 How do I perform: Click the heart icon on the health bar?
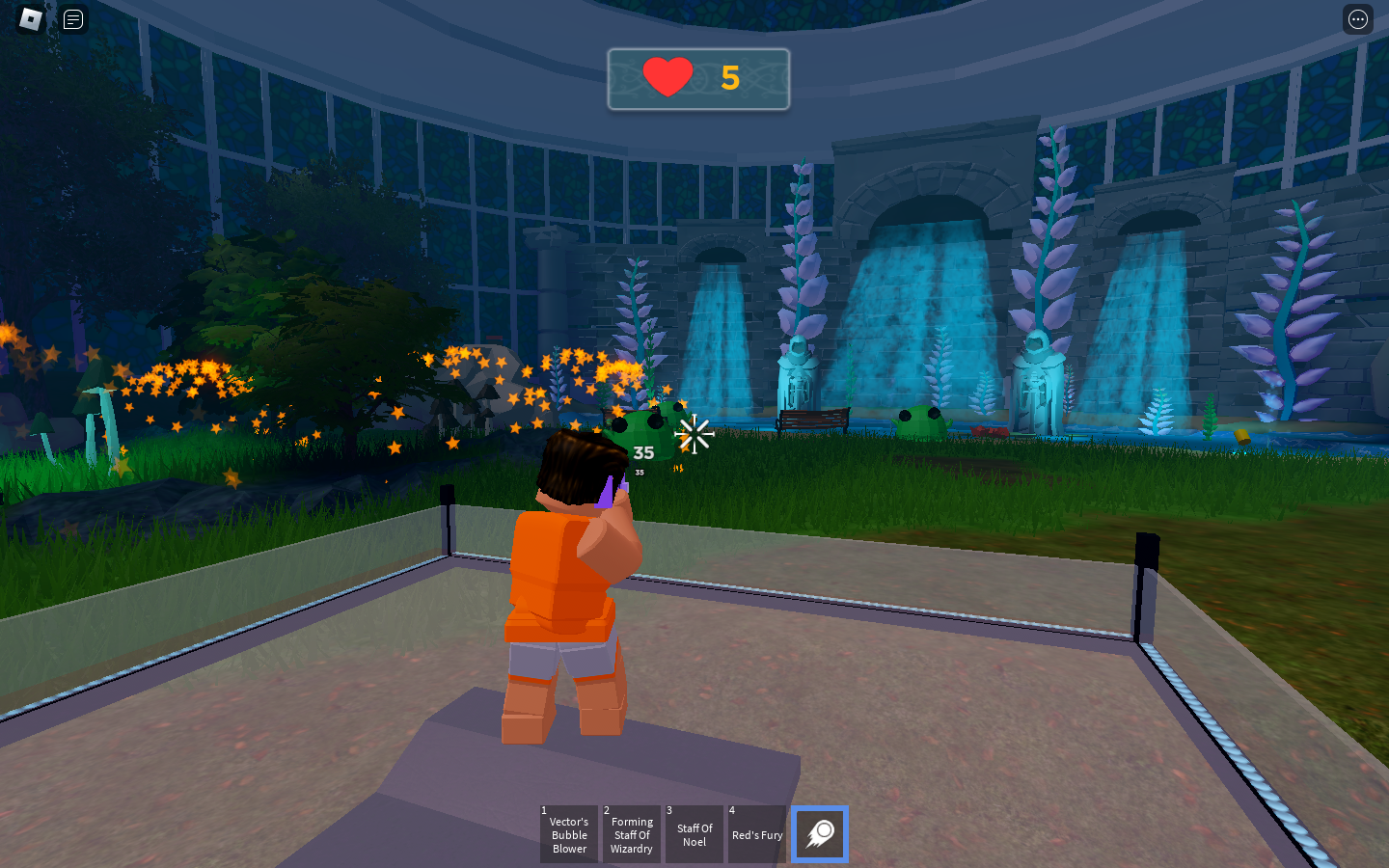coord(669,76)
